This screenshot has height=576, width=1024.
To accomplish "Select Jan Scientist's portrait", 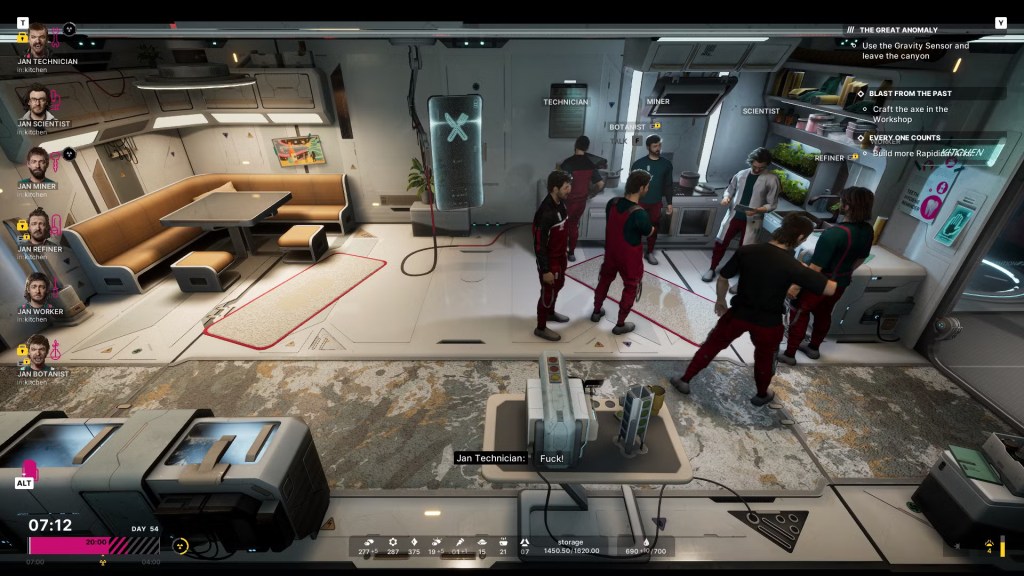I will coord(38,102).
